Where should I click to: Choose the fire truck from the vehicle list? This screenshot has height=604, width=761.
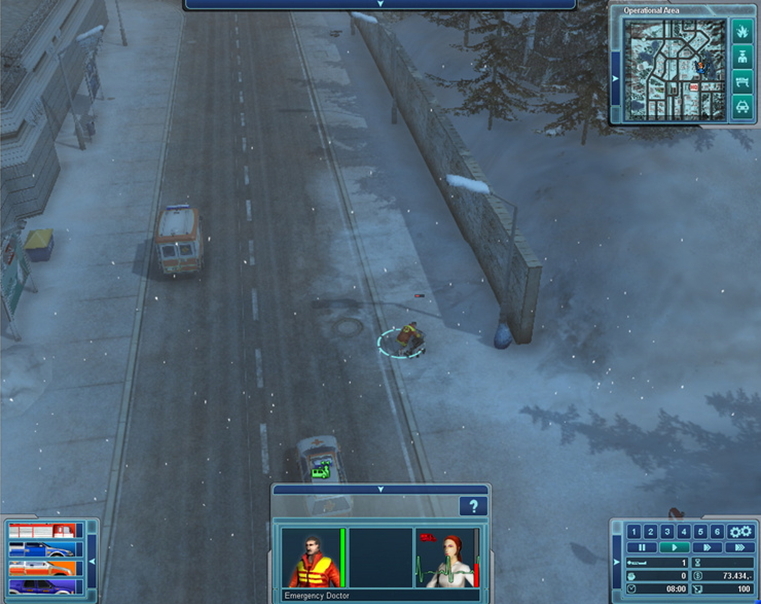coord(42,531)
